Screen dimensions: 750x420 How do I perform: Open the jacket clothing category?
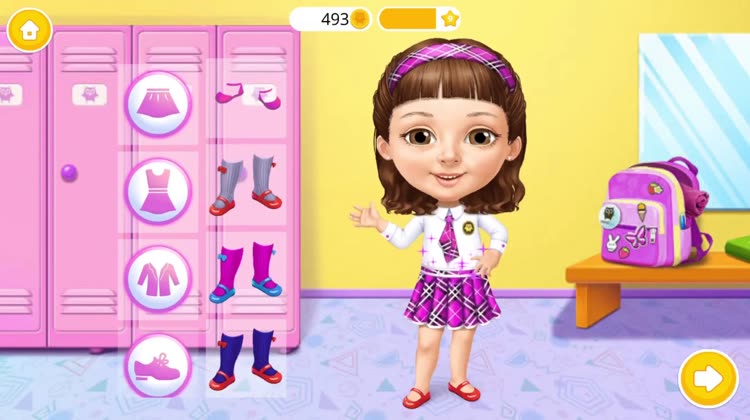157,277
